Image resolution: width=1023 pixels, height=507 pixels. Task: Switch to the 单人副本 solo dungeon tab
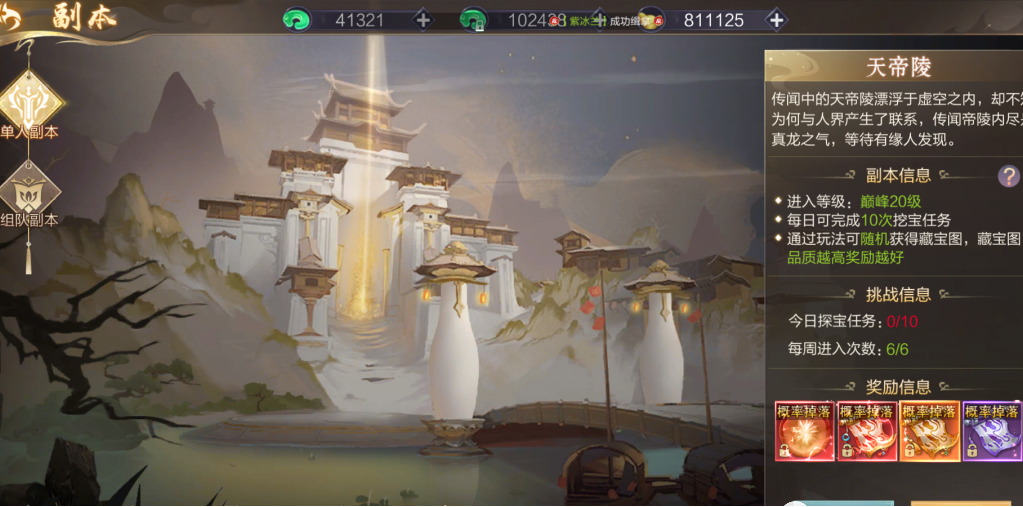(31, 101)
